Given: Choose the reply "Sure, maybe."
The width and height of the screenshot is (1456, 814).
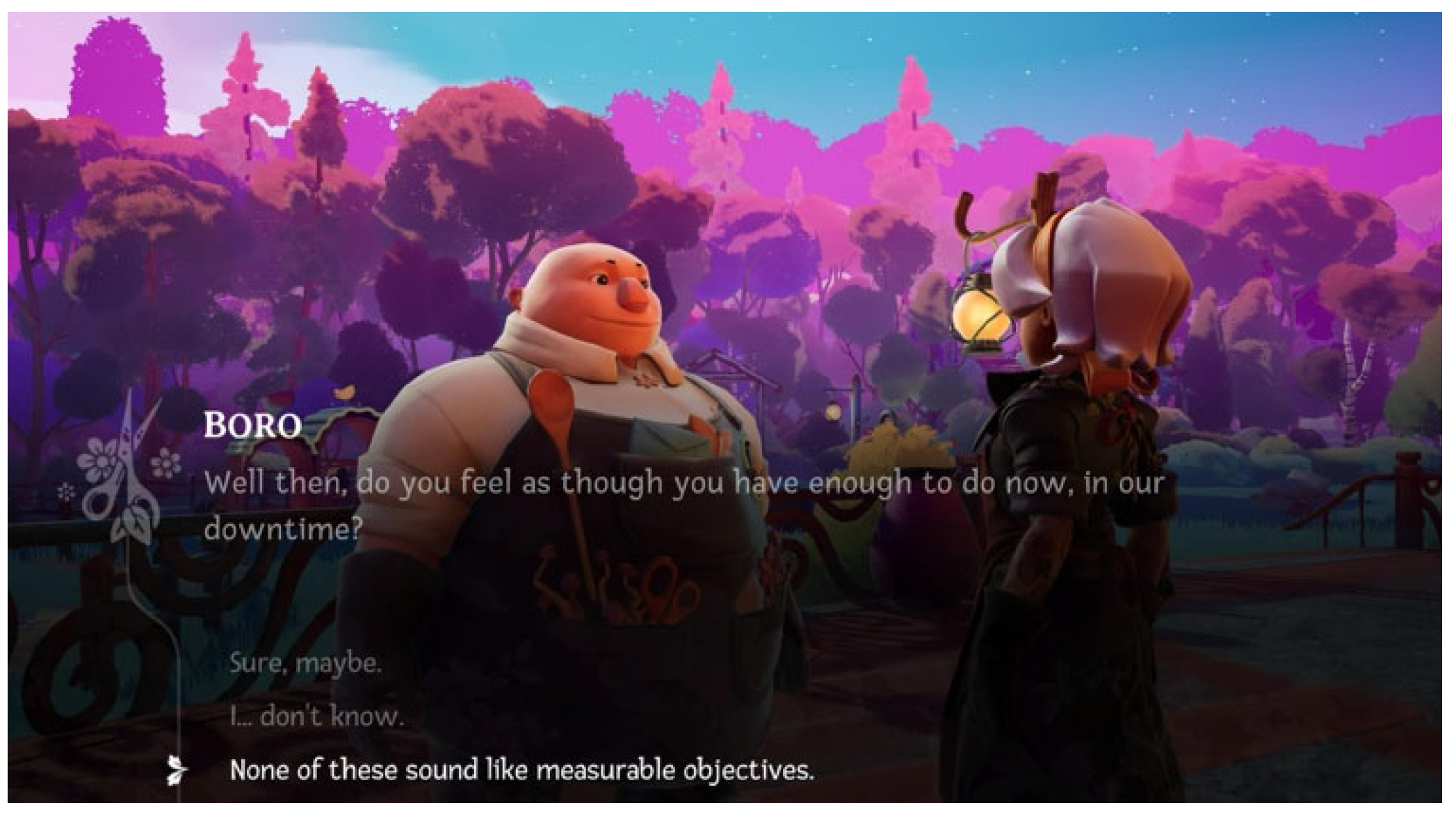Looking at the screenshot, I should 305,663.
